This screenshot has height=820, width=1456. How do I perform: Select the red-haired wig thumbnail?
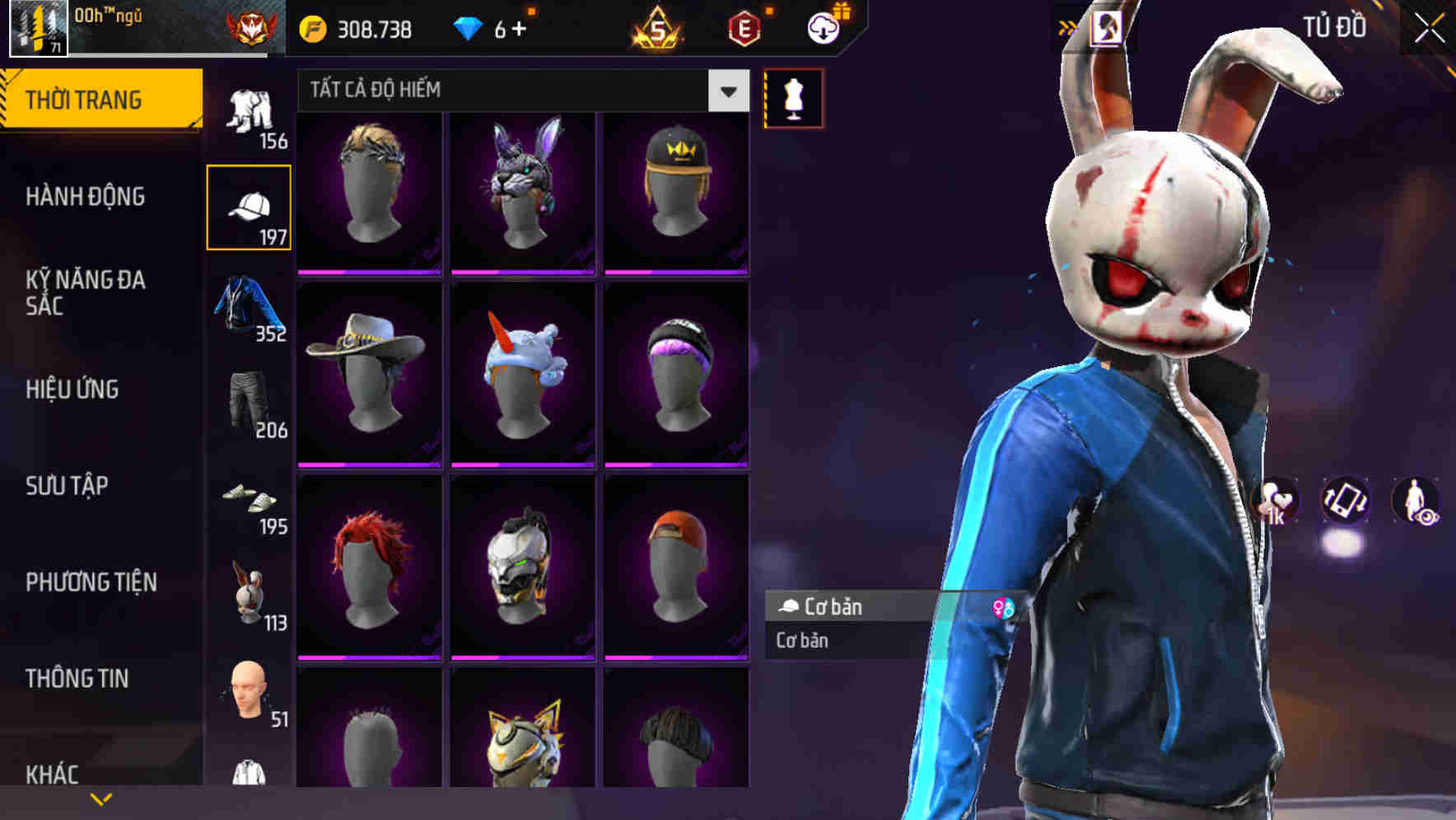[x=368, y=566]
